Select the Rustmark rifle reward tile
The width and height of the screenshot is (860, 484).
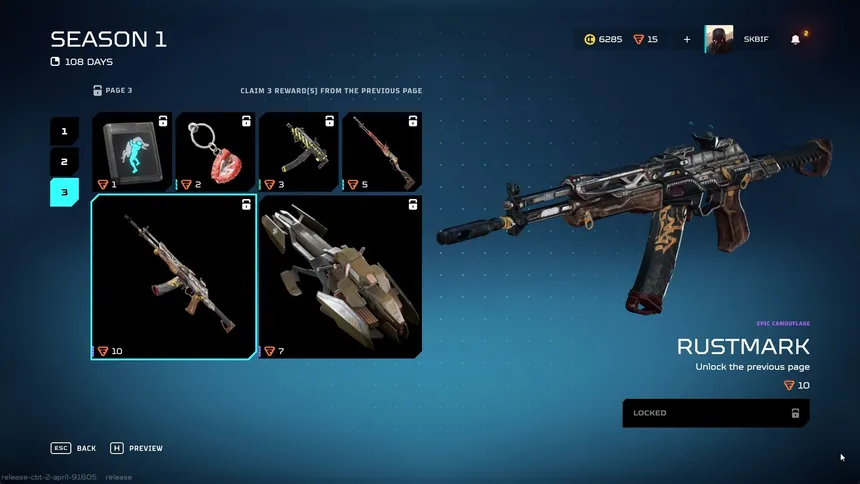pos(173,277)
